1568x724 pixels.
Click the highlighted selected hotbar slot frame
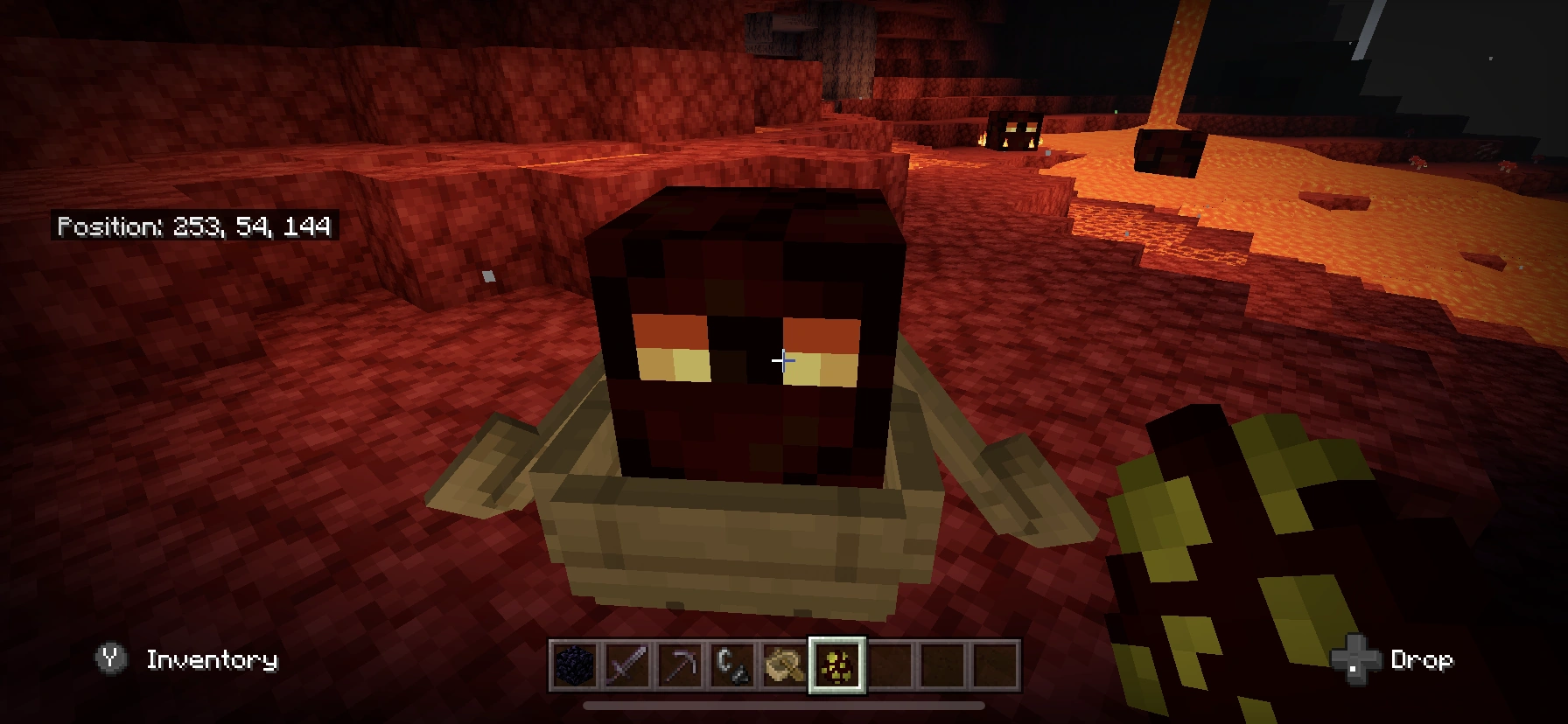click(838, 665)
